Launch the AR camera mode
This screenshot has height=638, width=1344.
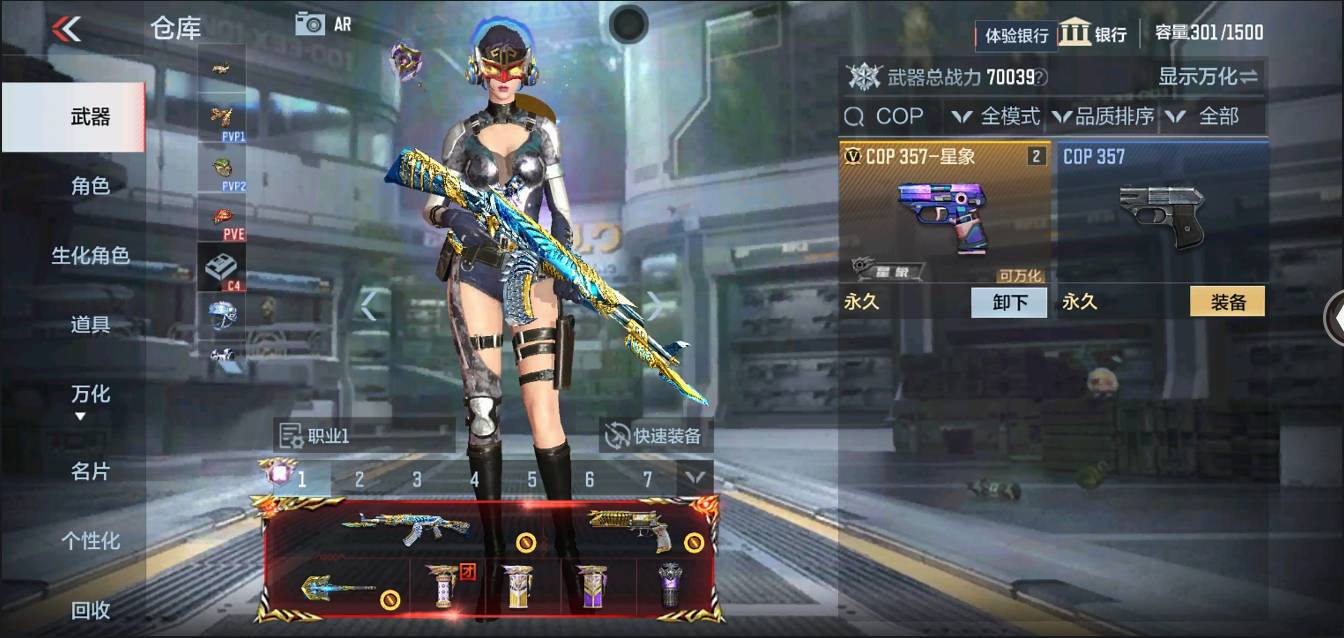pos(323,24)
